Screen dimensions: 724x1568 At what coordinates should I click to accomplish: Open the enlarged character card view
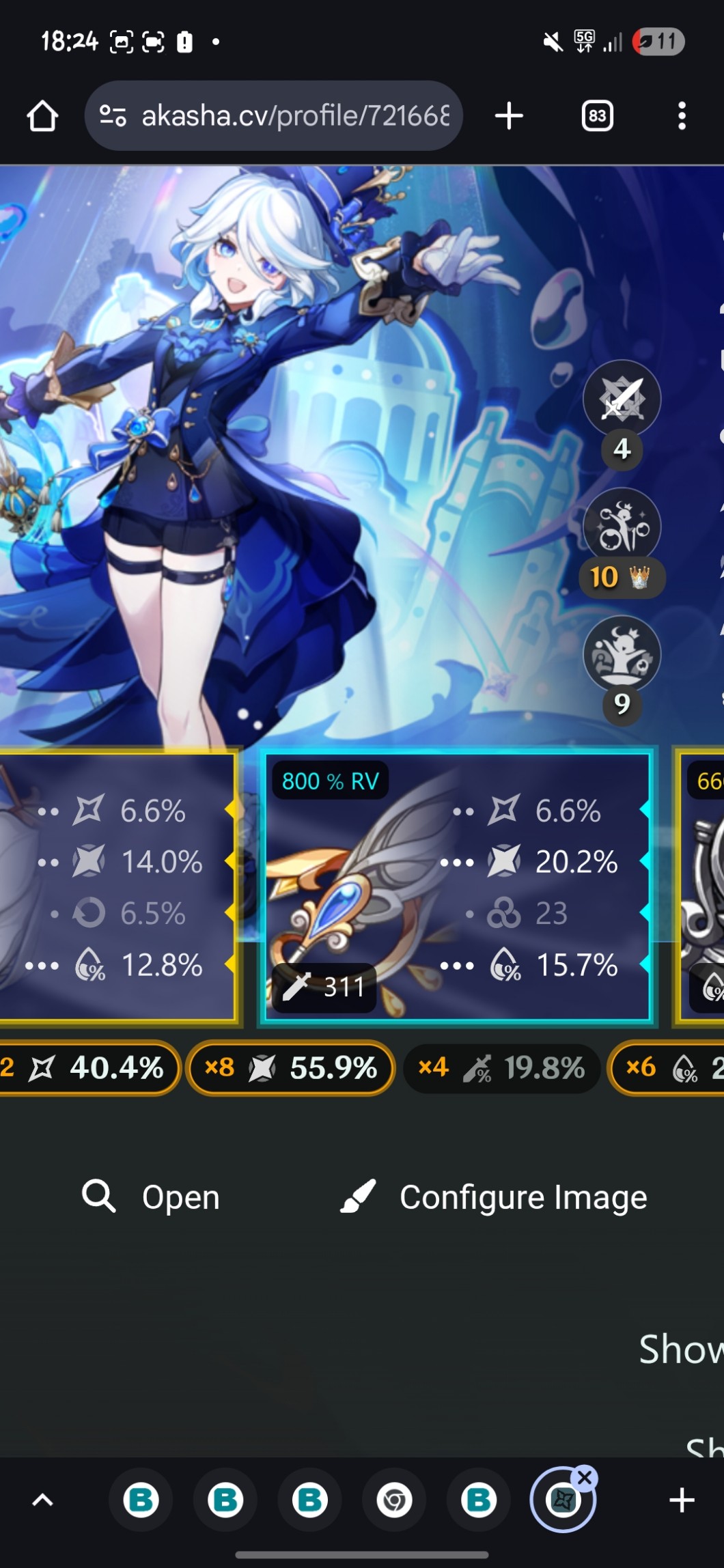coord(151,1197)
